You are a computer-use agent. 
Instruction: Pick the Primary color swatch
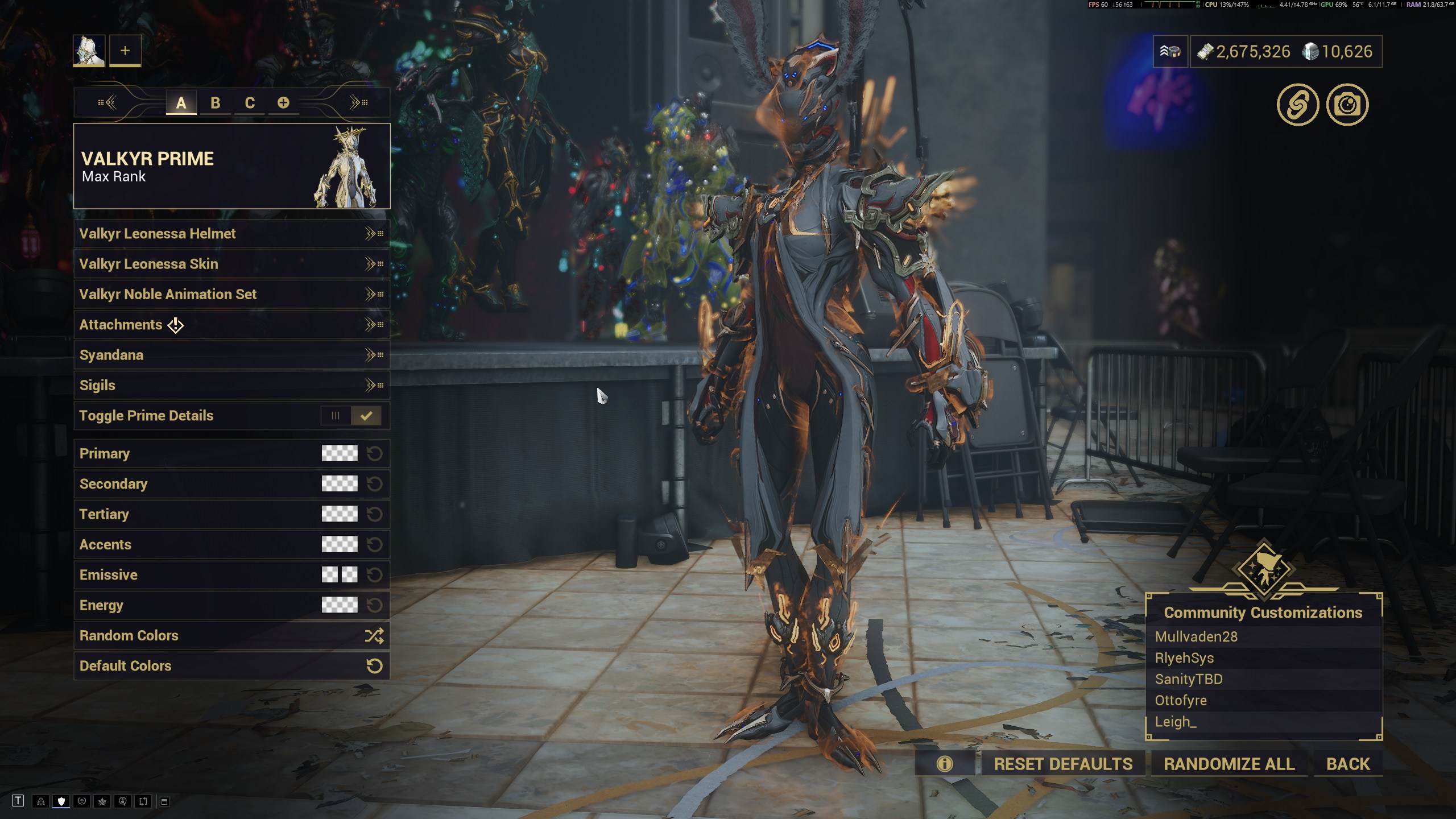pyautogui.click(x=340, y=453)
